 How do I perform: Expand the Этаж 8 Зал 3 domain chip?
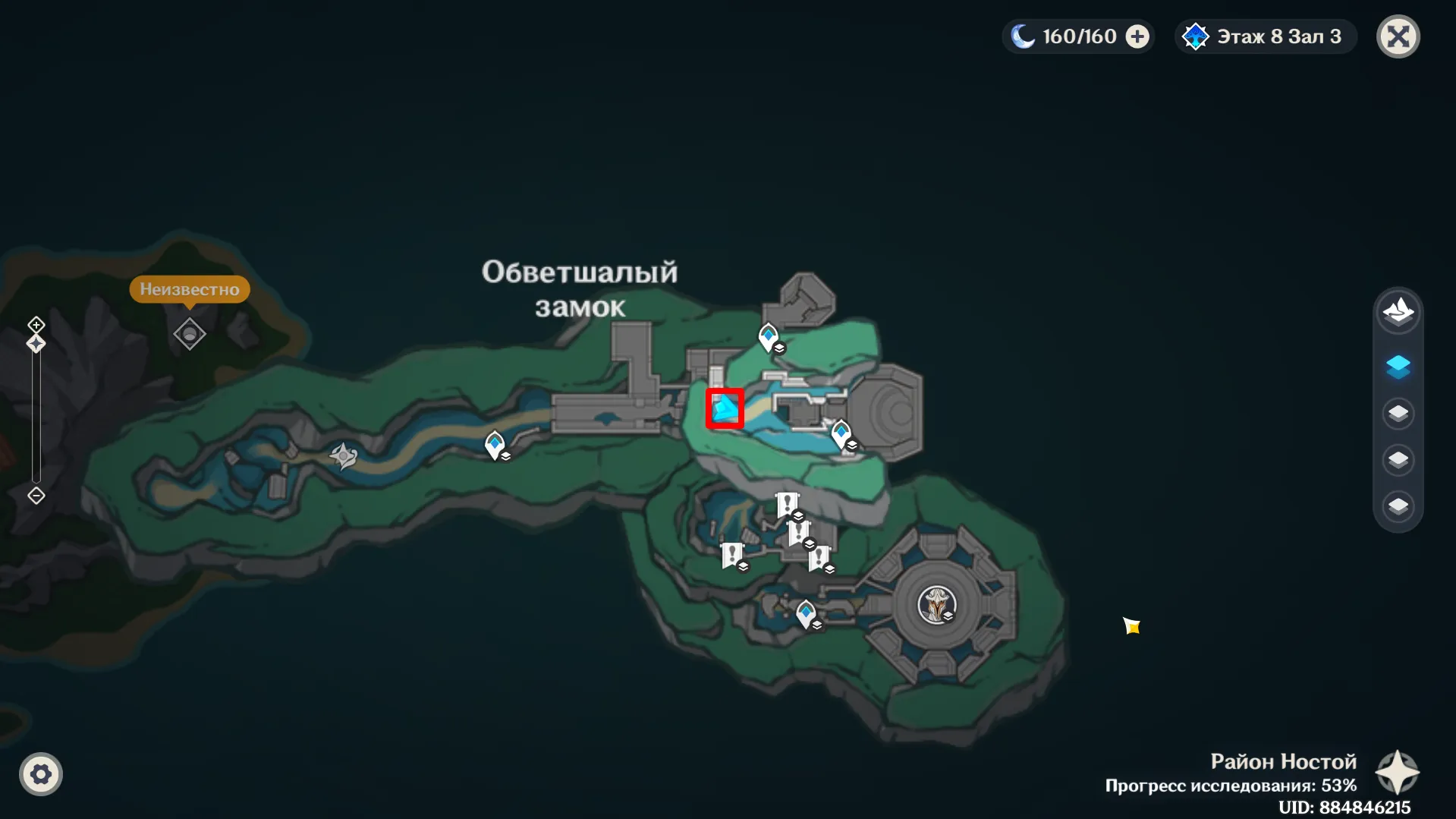pos(1264,36)
